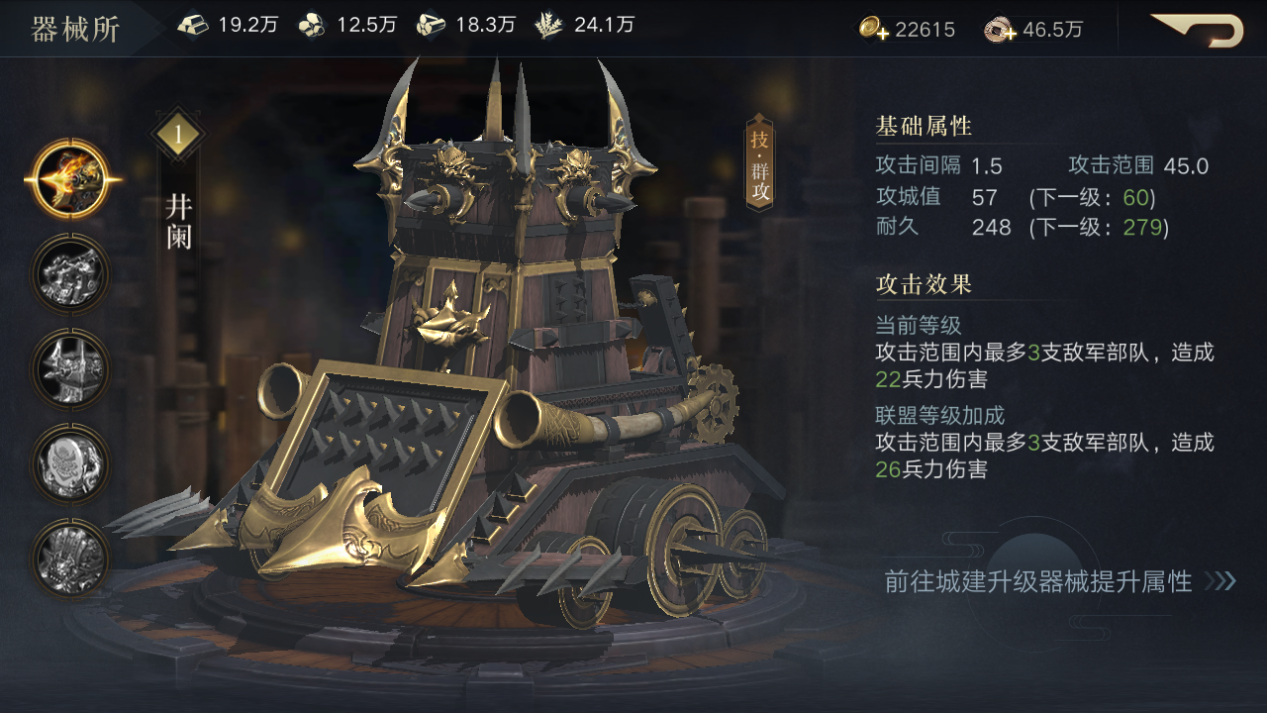
Task: Select the highlighted 井阑 siege tower icon
Action: click(x=69, y=180)
